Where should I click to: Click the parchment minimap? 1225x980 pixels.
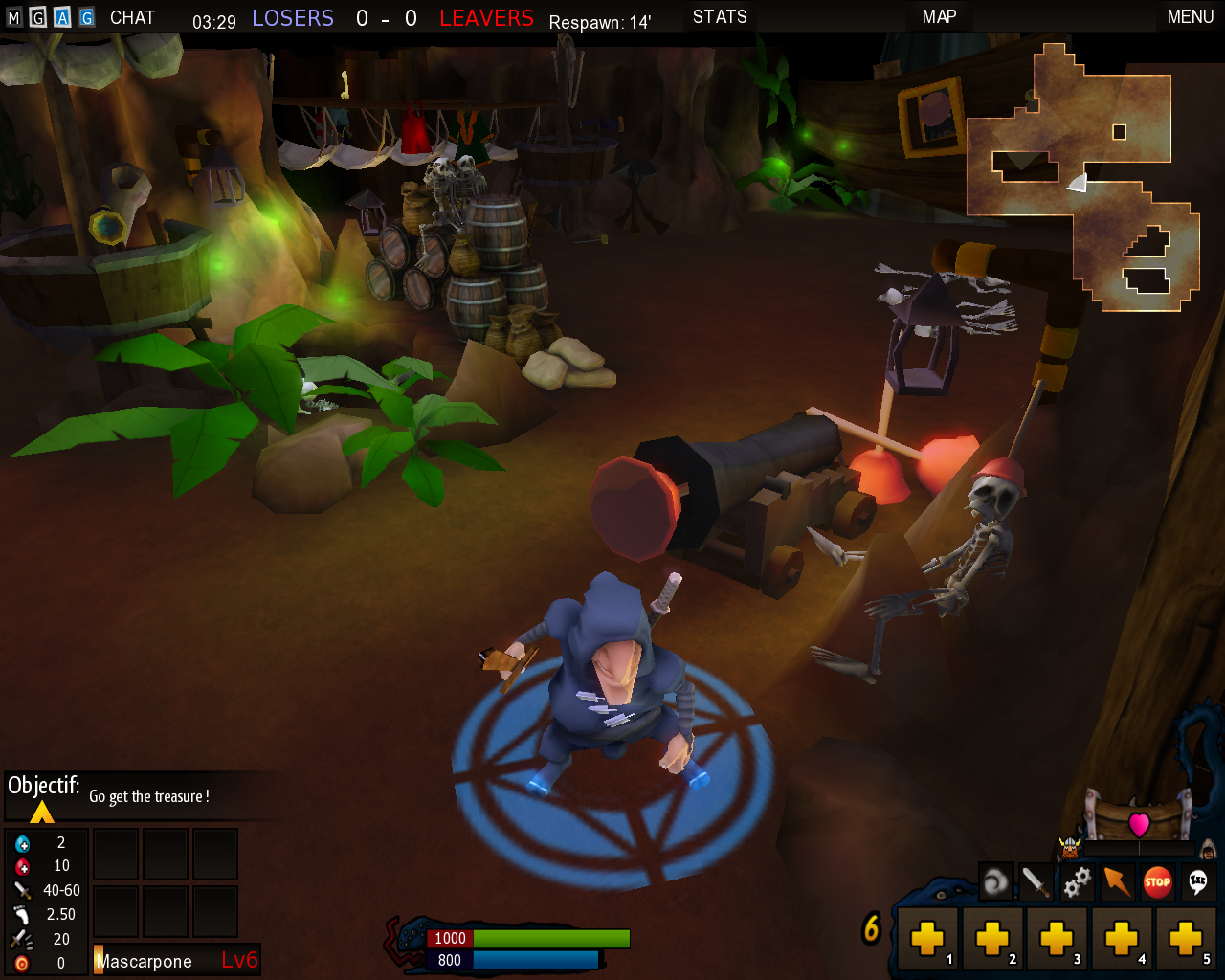click(1083, 177)
